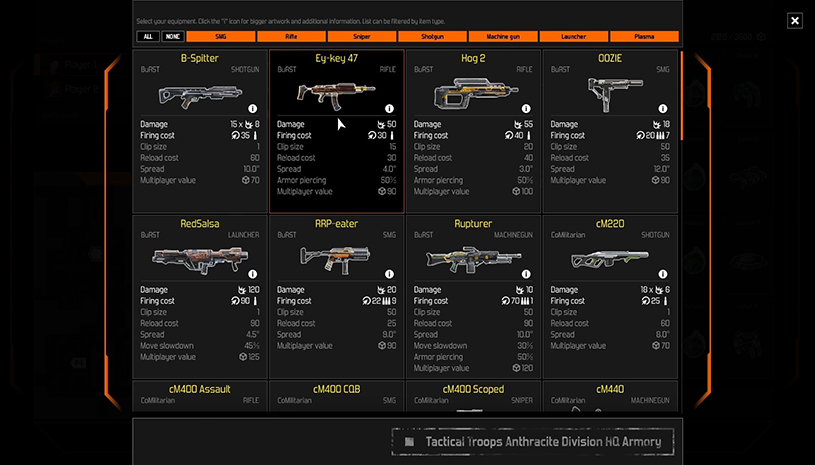Choose the RedSalsa launcher

coord(200,260)
